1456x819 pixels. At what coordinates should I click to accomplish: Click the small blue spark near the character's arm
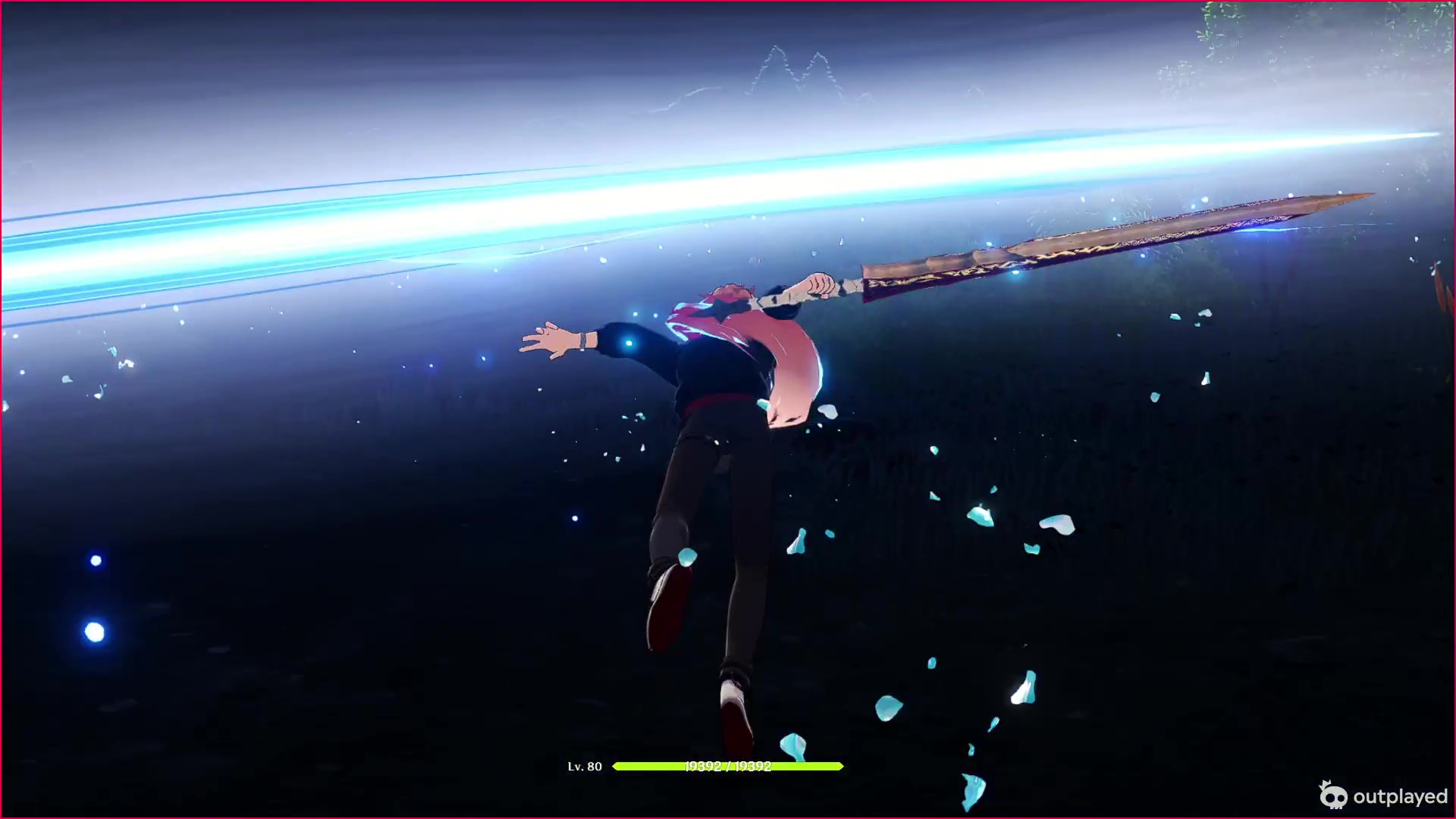(x=629, y=344)
